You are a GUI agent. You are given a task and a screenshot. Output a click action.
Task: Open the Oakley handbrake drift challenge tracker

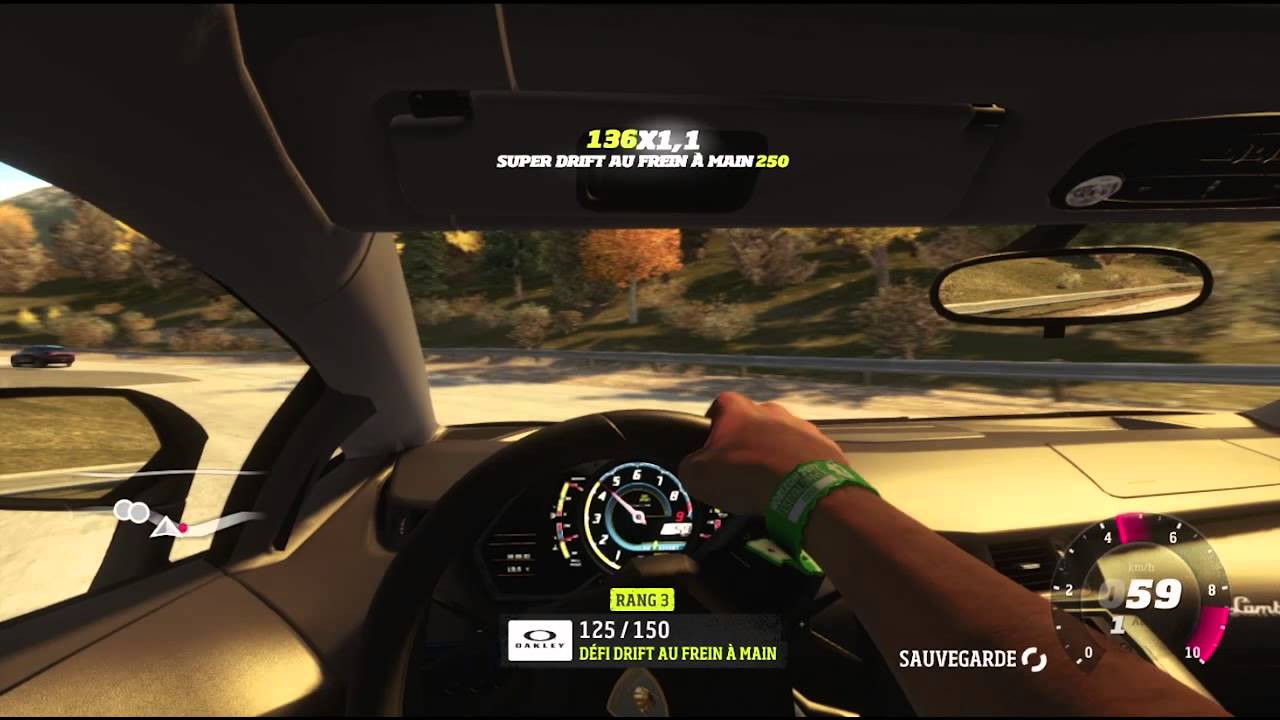click(643, 641)
